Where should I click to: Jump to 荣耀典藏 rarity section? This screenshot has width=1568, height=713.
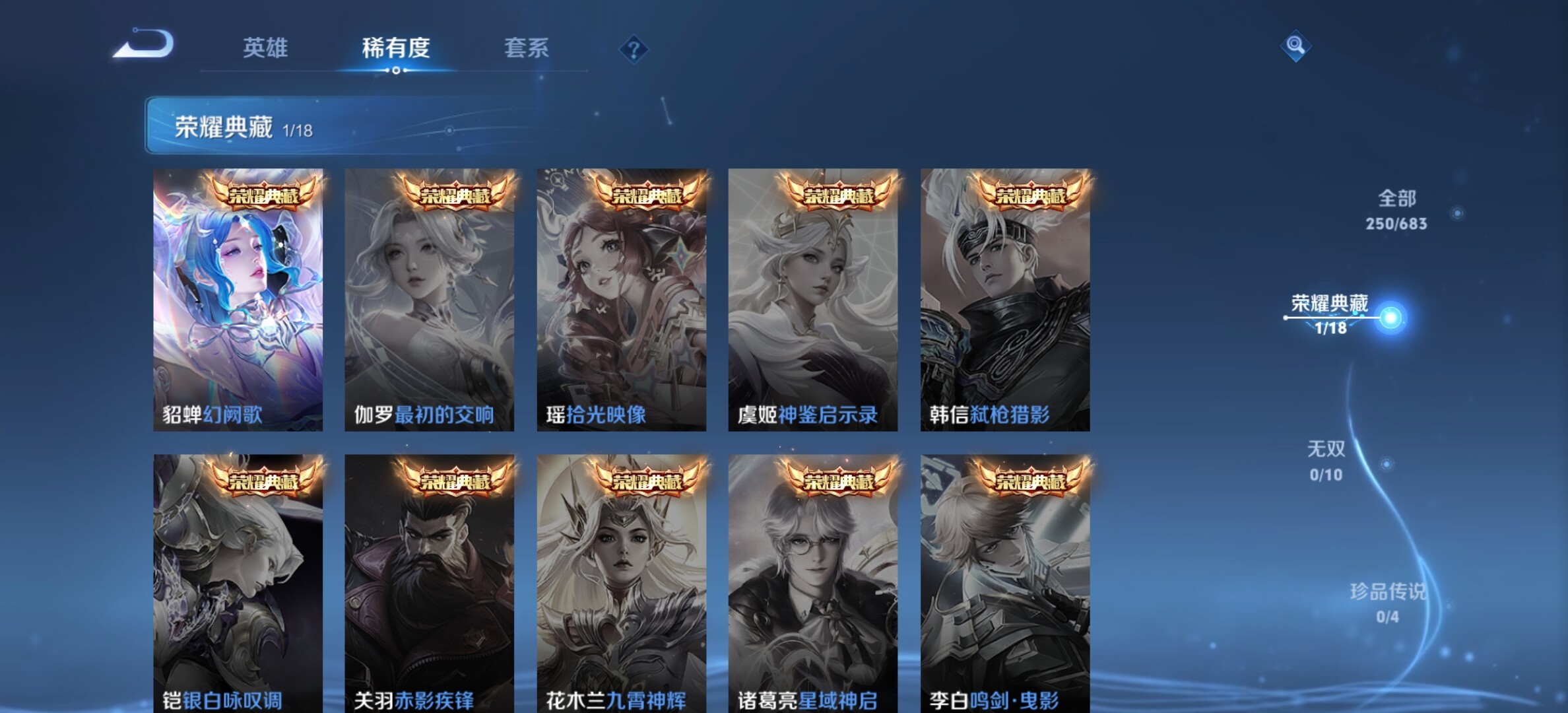1330,314
